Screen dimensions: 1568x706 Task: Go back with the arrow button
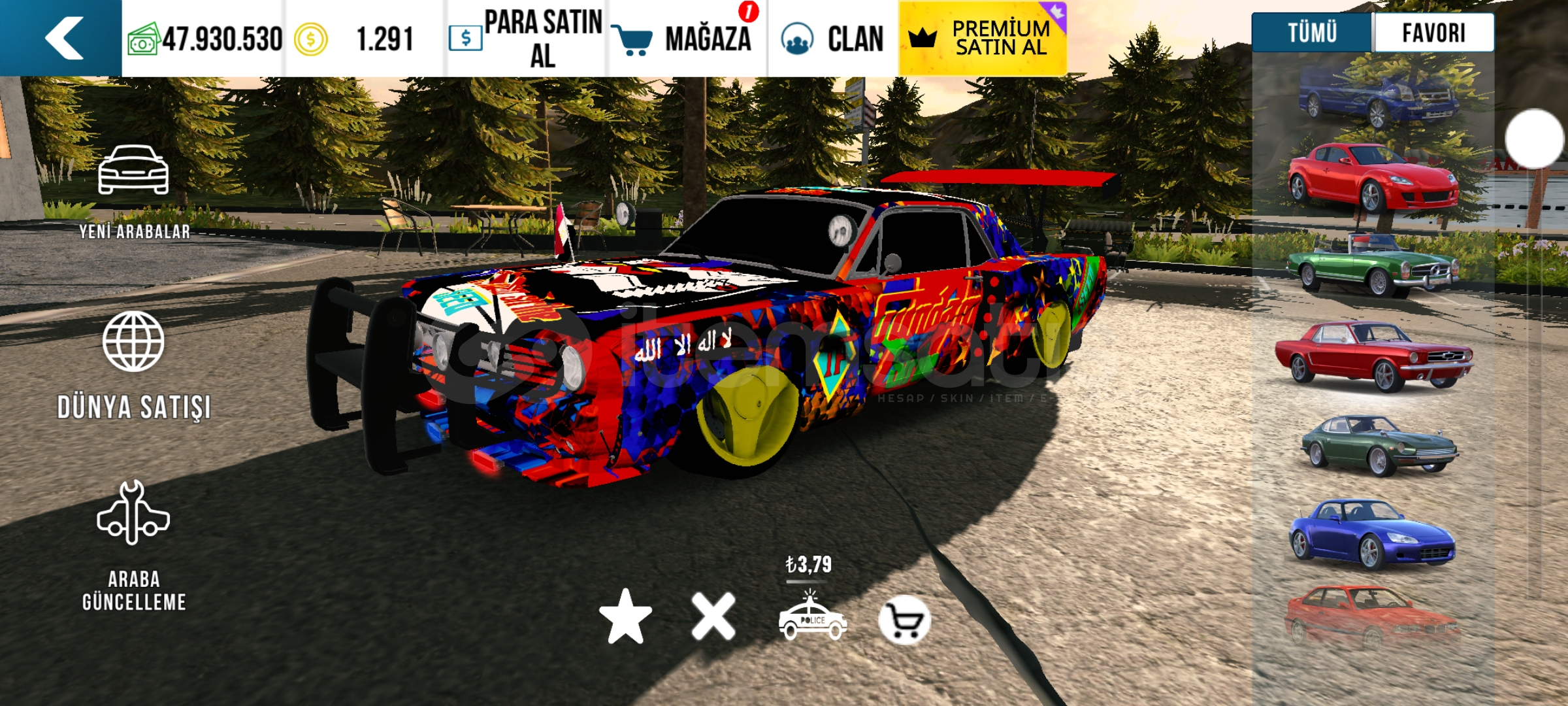[x=62, y=38]
